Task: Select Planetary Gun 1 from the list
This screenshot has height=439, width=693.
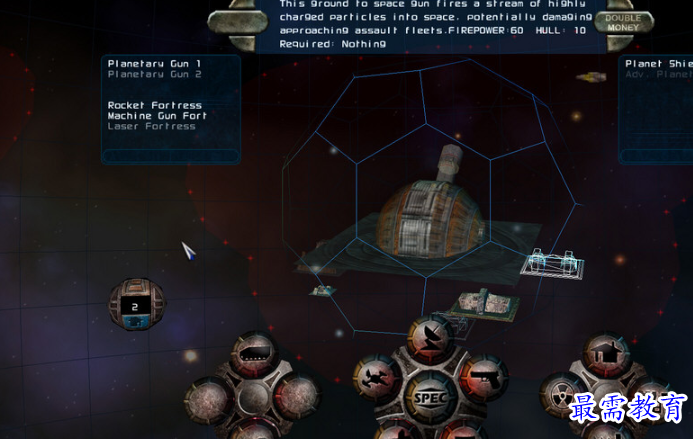Action: click(155, 64)
